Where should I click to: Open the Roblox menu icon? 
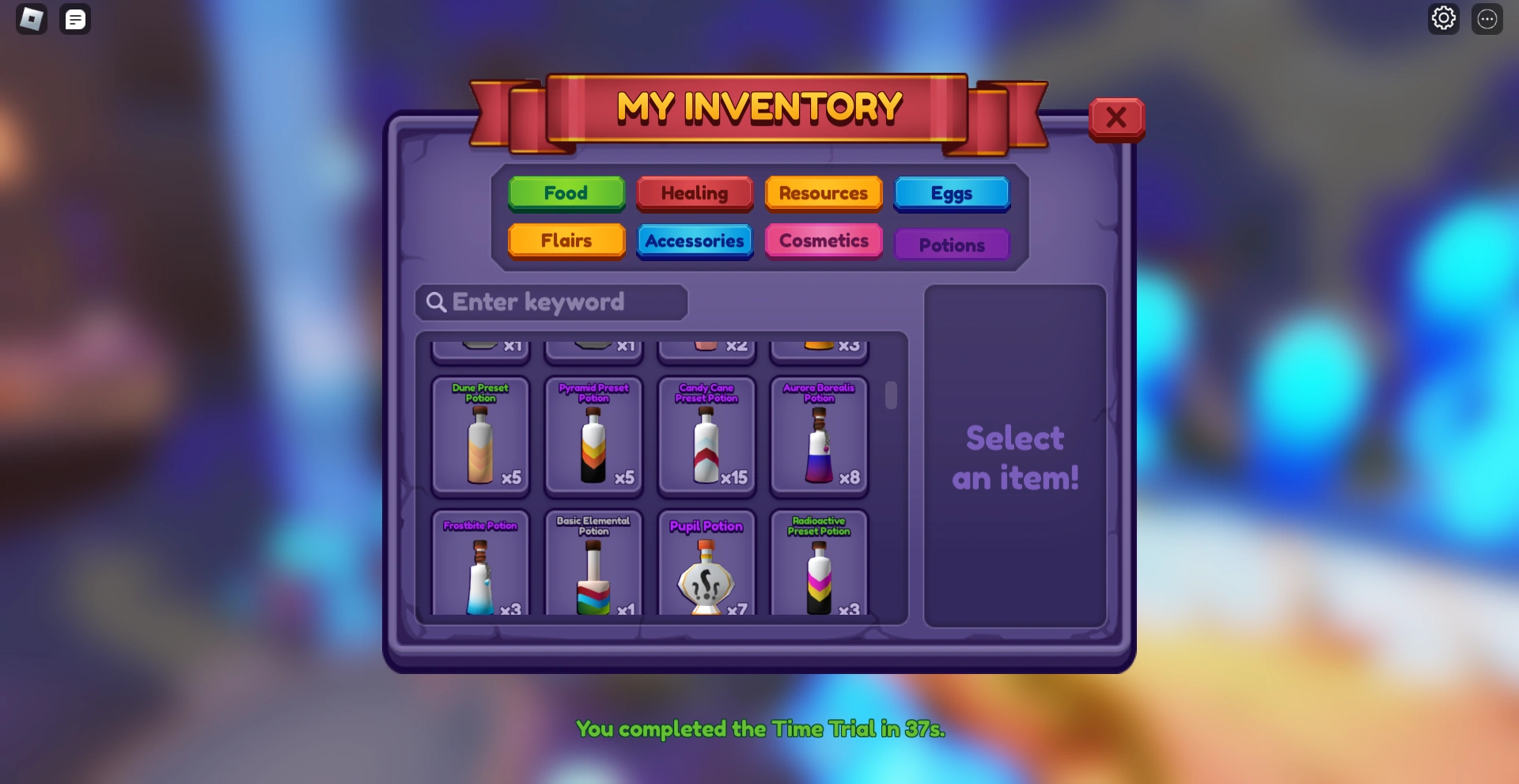click(x=31, y=19)
